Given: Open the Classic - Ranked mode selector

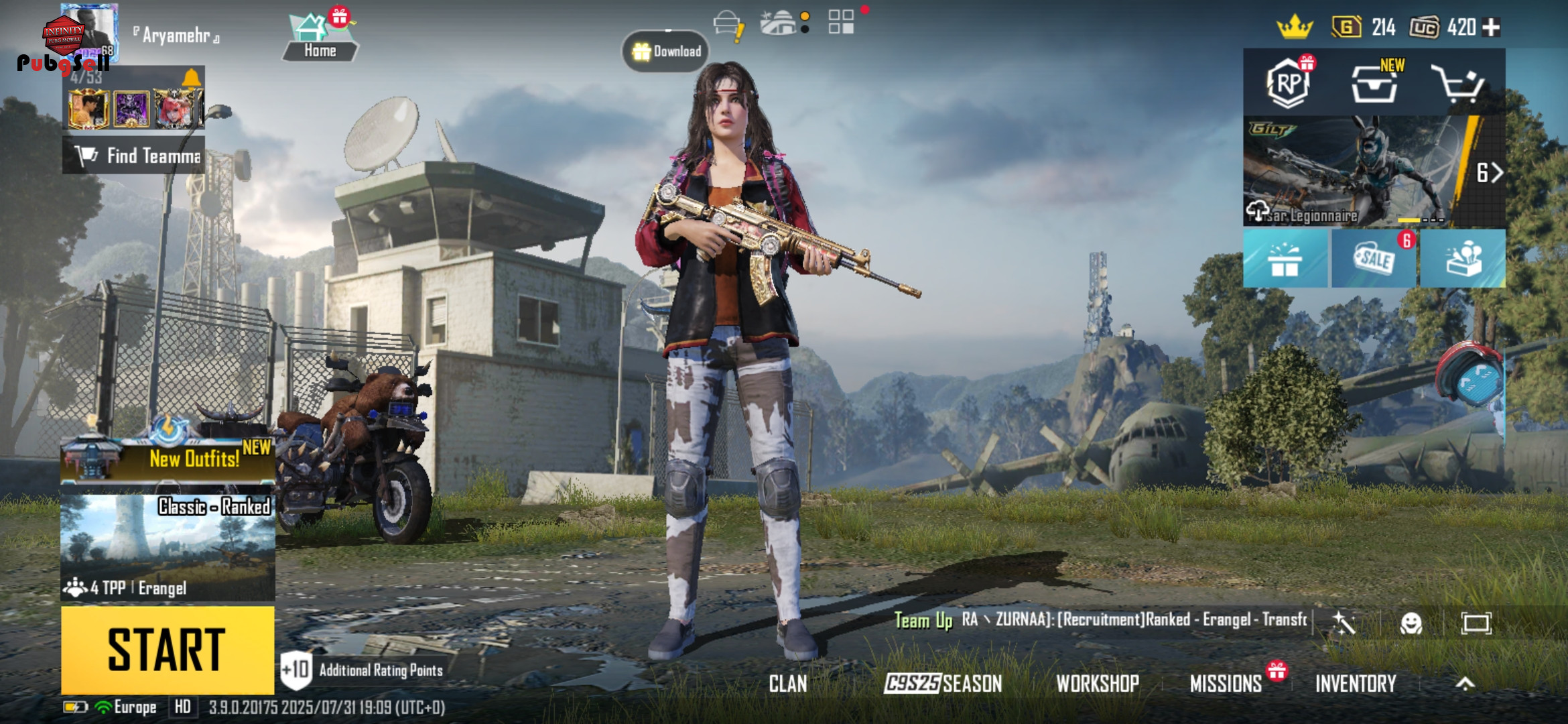Looking at the screenshot, I should pos(168,546).
